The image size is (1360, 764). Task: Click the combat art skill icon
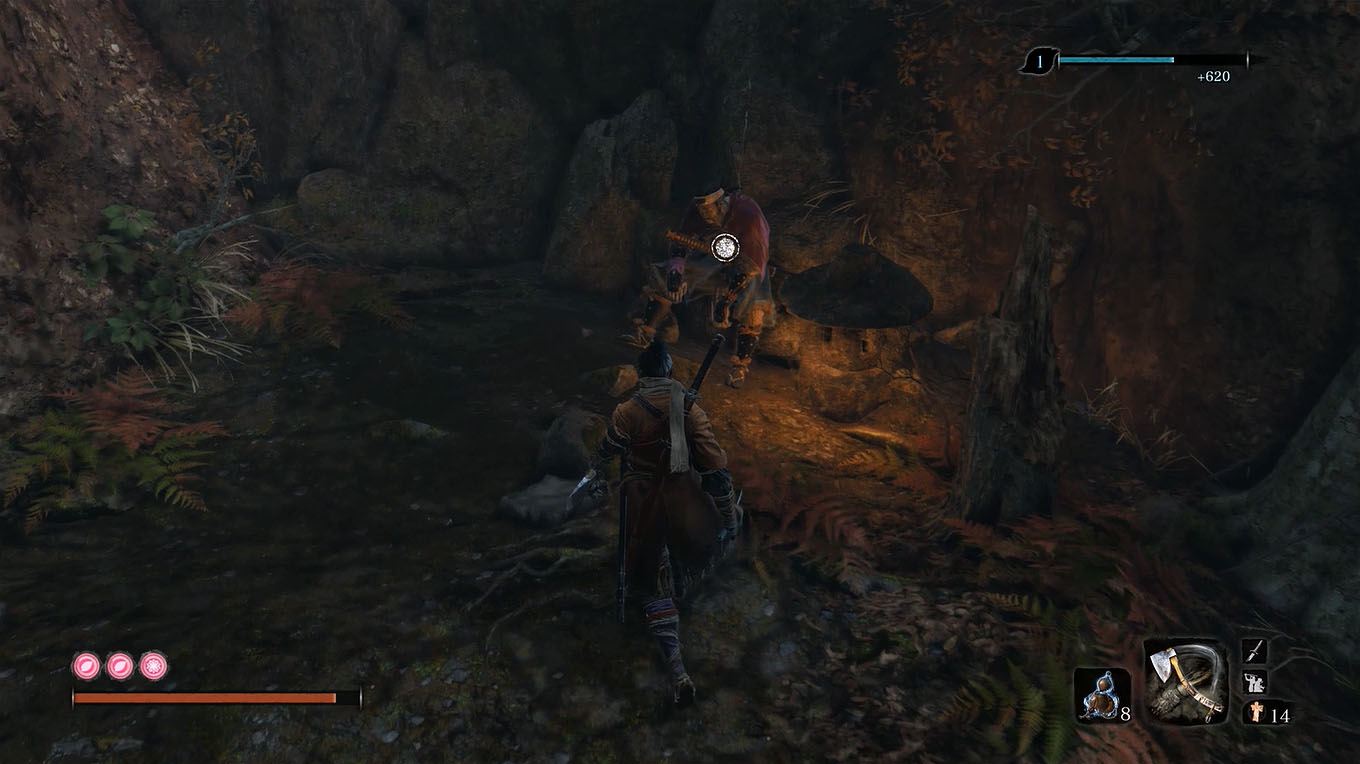tap(1254, 683)
